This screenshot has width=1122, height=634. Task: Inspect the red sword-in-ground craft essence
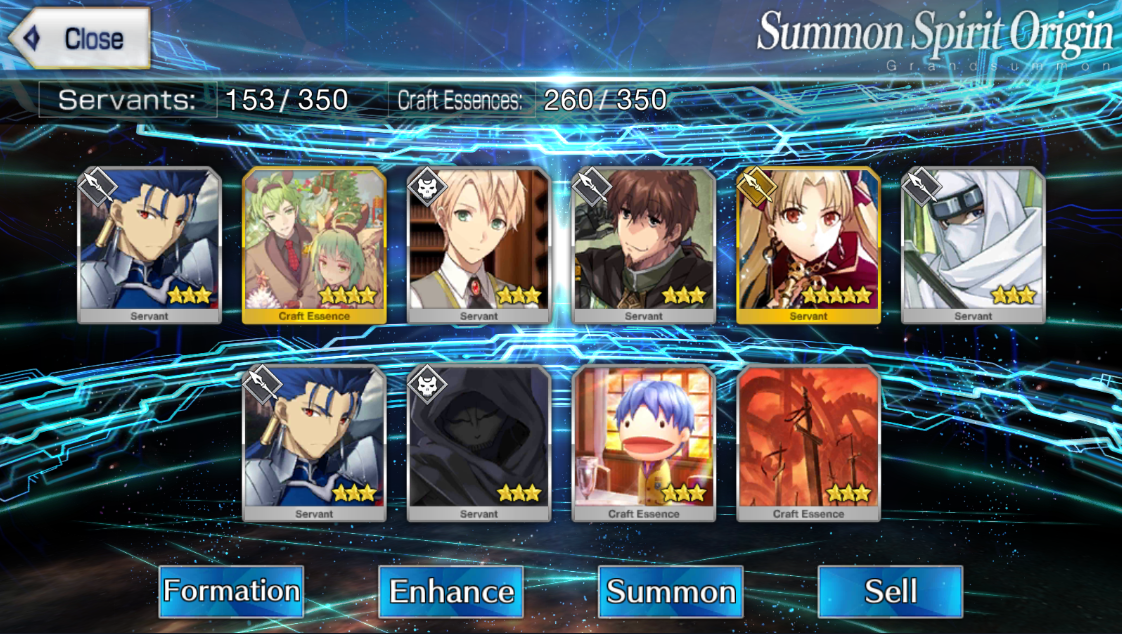(808, 443)
